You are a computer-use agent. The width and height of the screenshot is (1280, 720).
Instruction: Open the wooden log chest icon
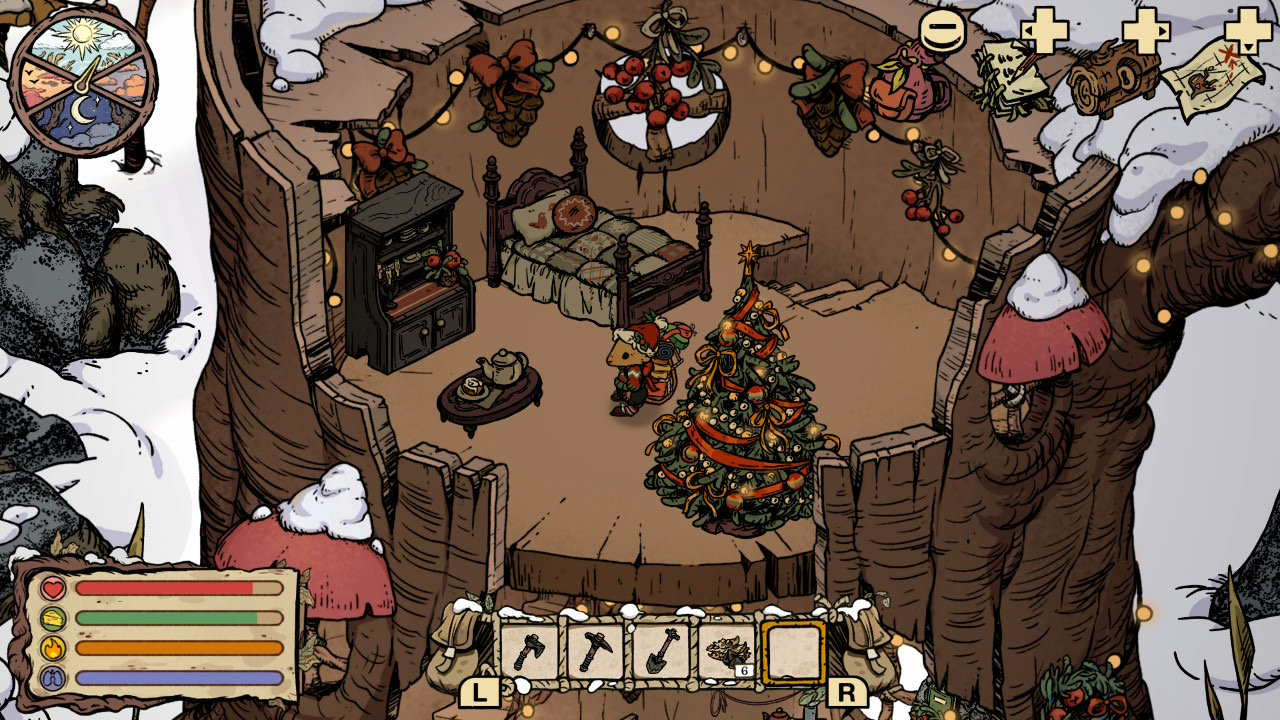tap(1112, 77)
